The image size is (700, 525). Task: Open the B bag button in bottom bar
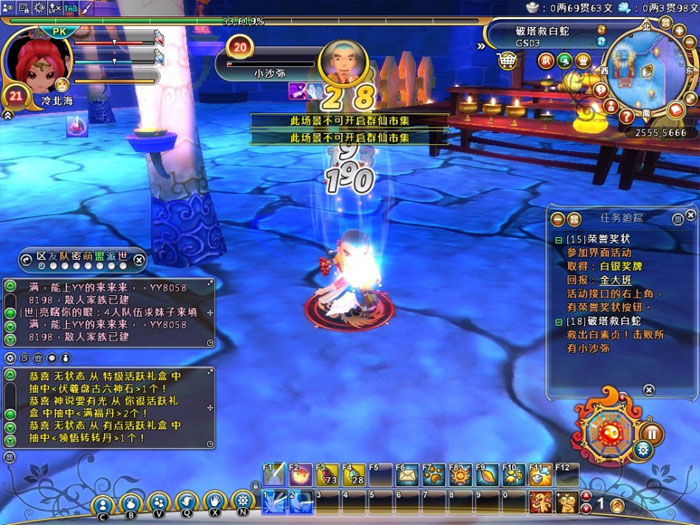coord(131,505)
